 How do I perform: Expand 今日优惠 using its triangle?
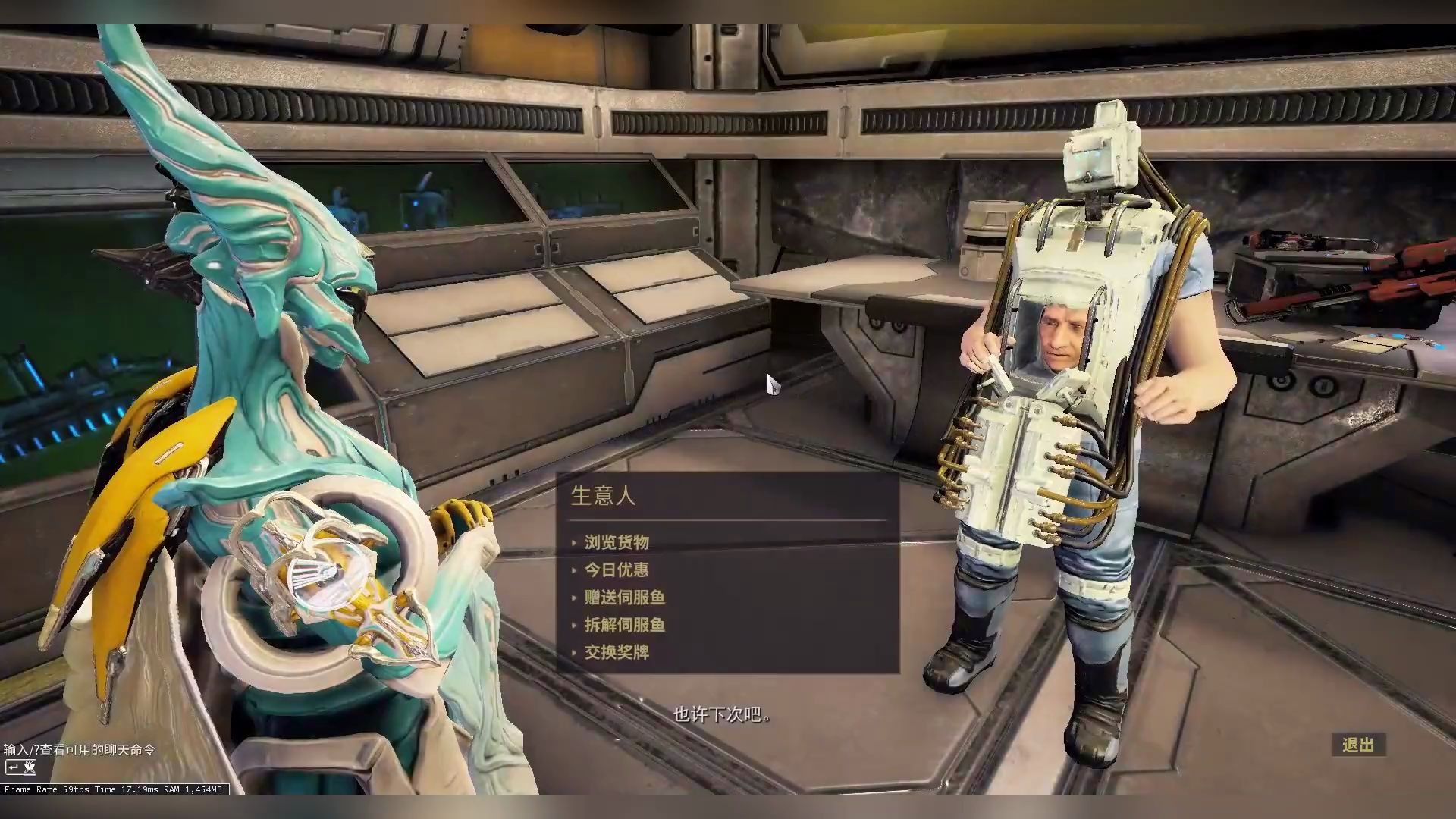point(576,570)
